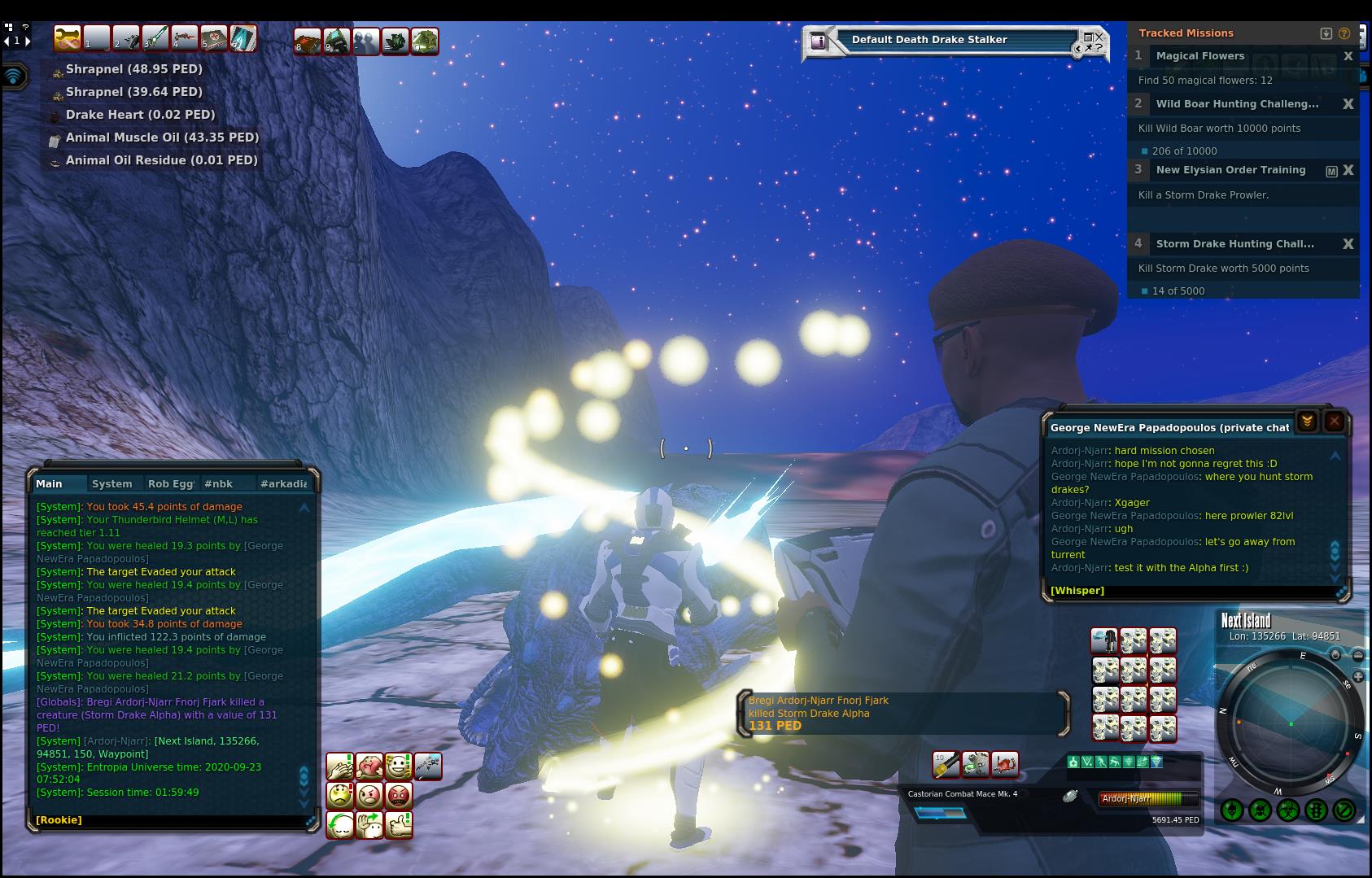
Task: Stop tracking Wild Boar Hunting Challenge
Action: tap(1348, 104)
